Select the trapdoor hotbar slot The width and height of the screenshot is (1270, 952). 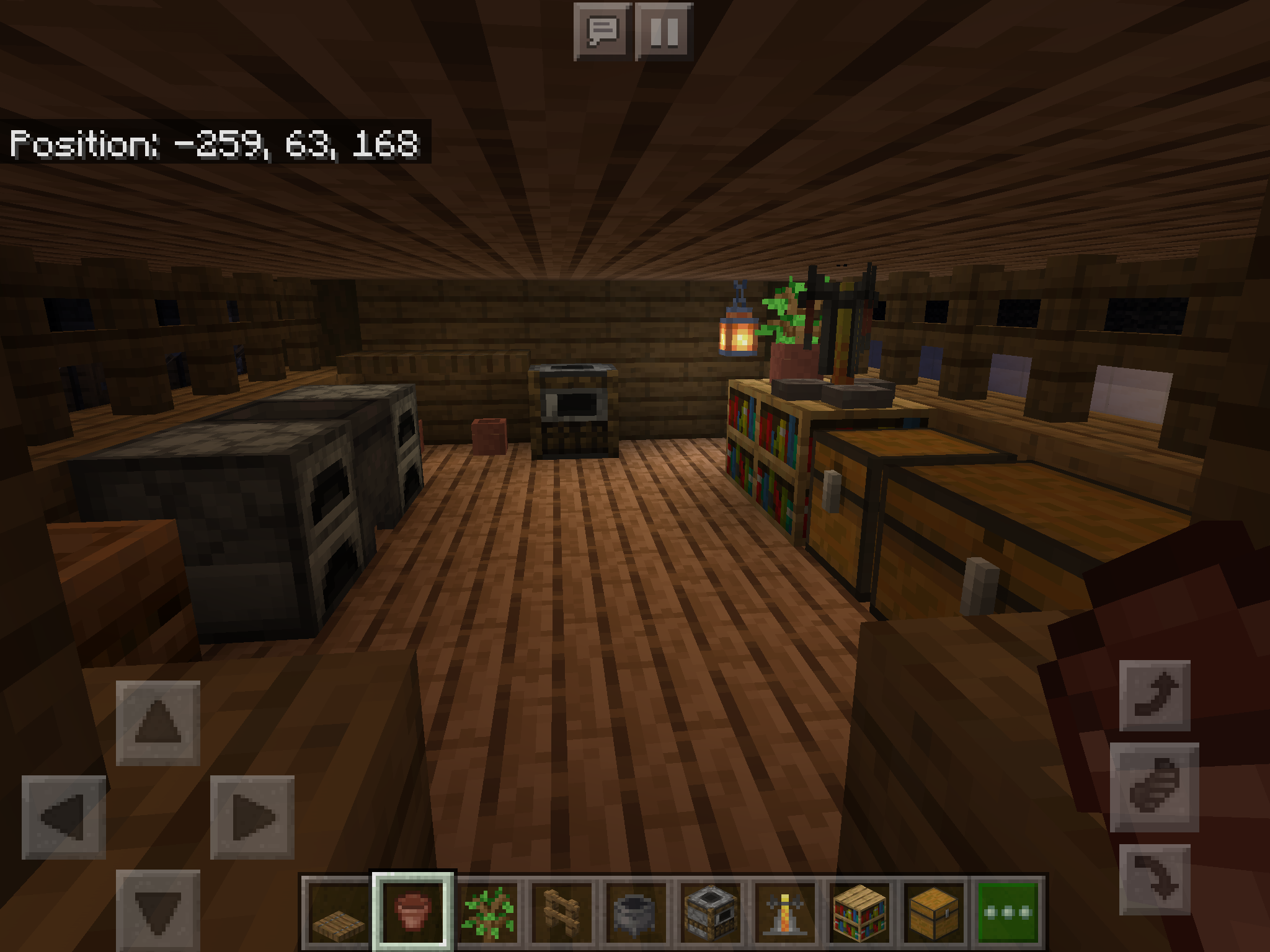[339, 912]
